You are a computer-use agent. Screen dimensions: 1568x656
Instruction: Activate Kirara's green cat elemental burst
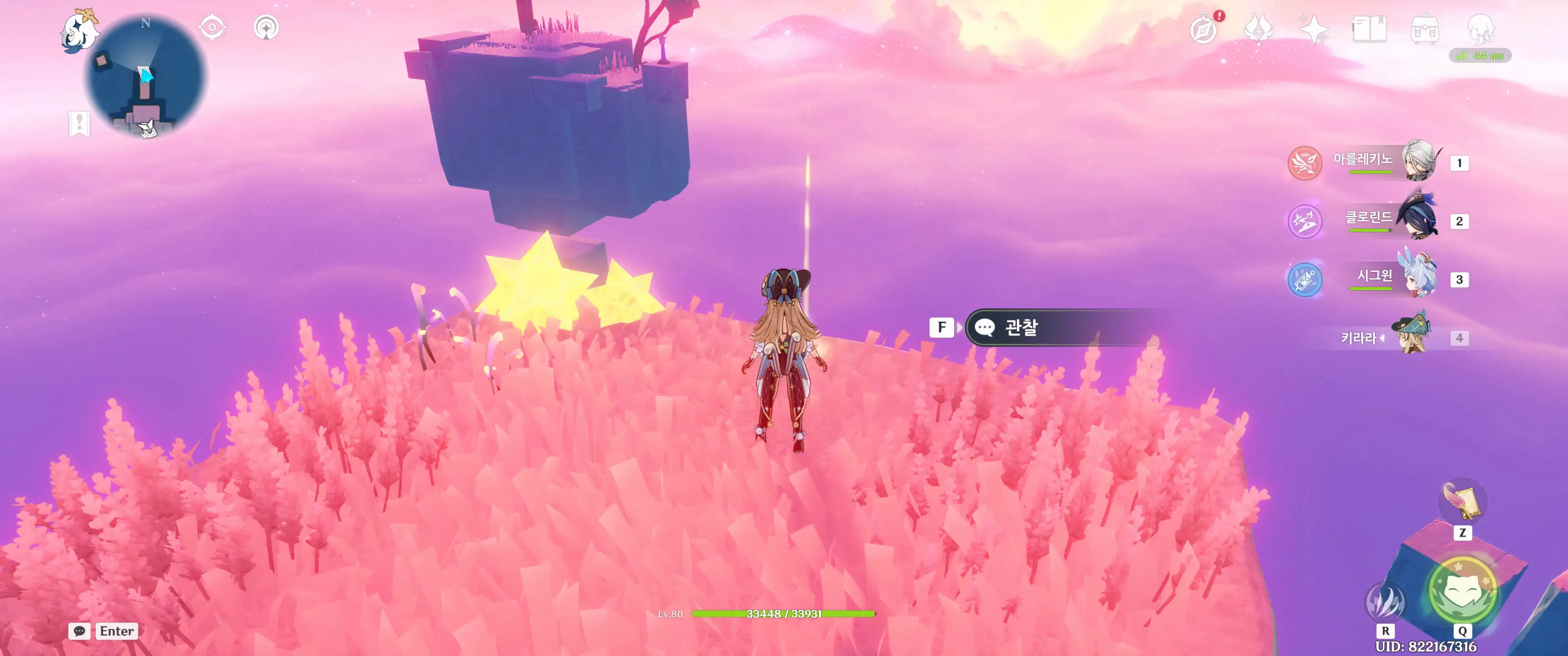(x=1462, y=590)
